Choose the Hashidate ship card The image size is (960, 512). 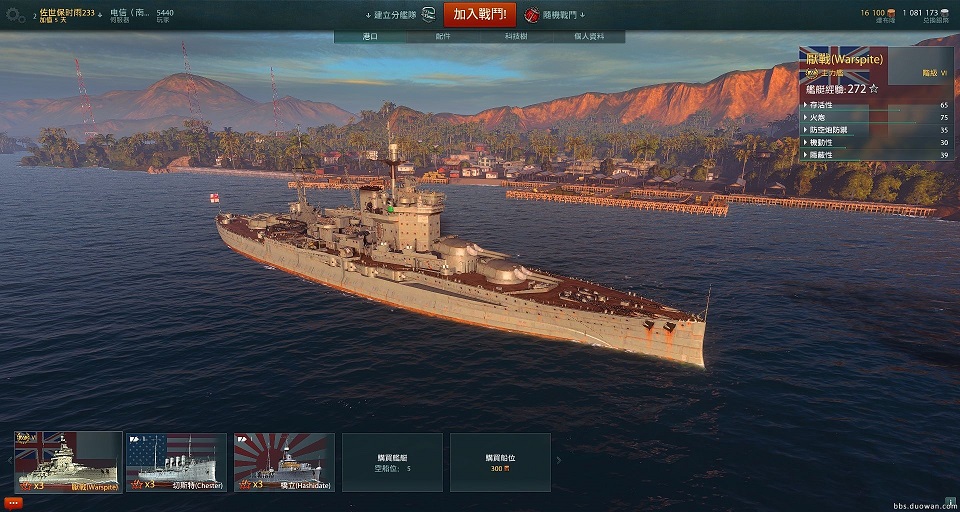coord(284,462)
